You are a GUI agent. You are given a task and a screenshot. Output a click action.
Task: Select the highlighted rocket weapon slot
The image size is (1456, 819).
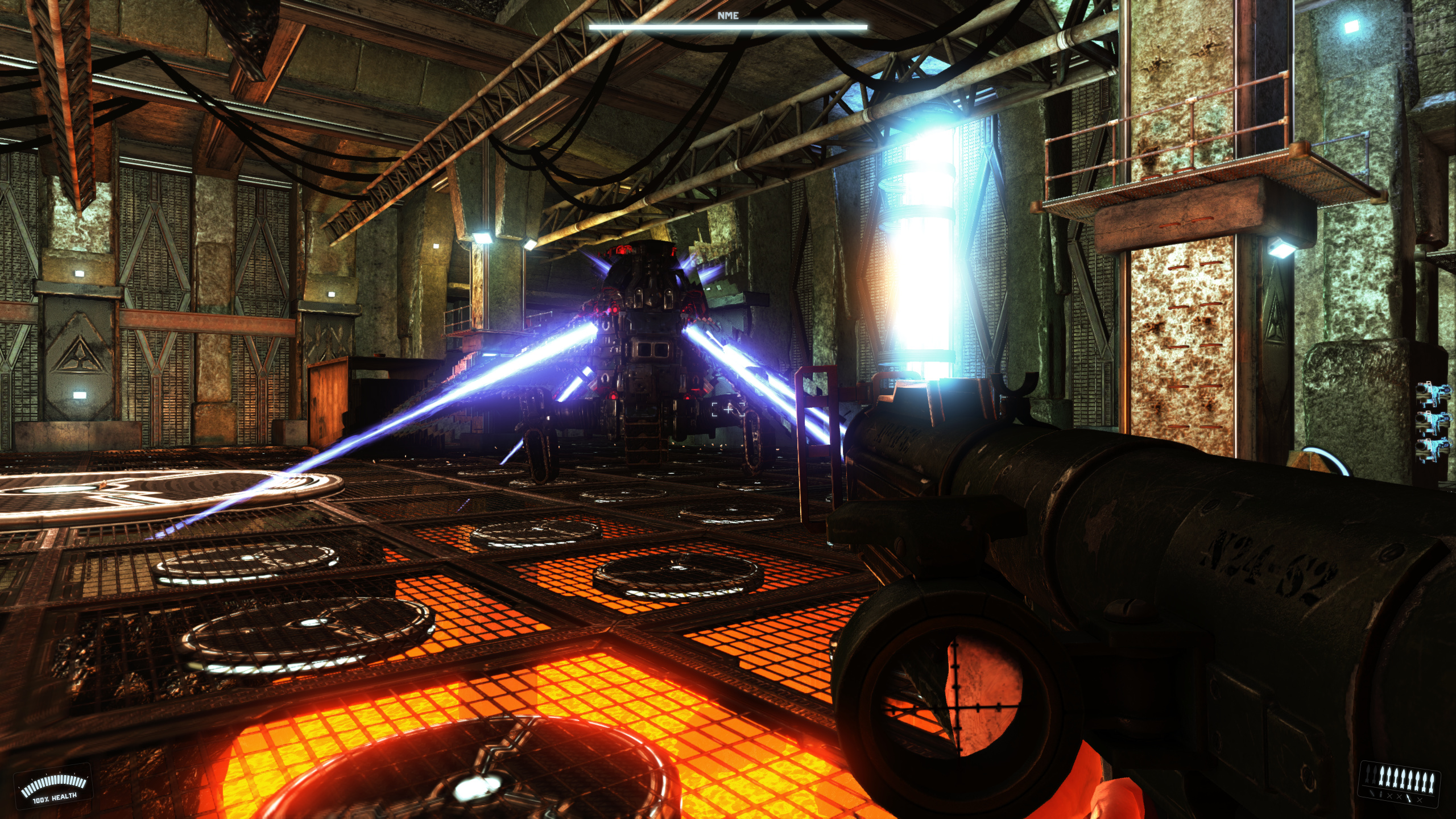point(1408,798)
